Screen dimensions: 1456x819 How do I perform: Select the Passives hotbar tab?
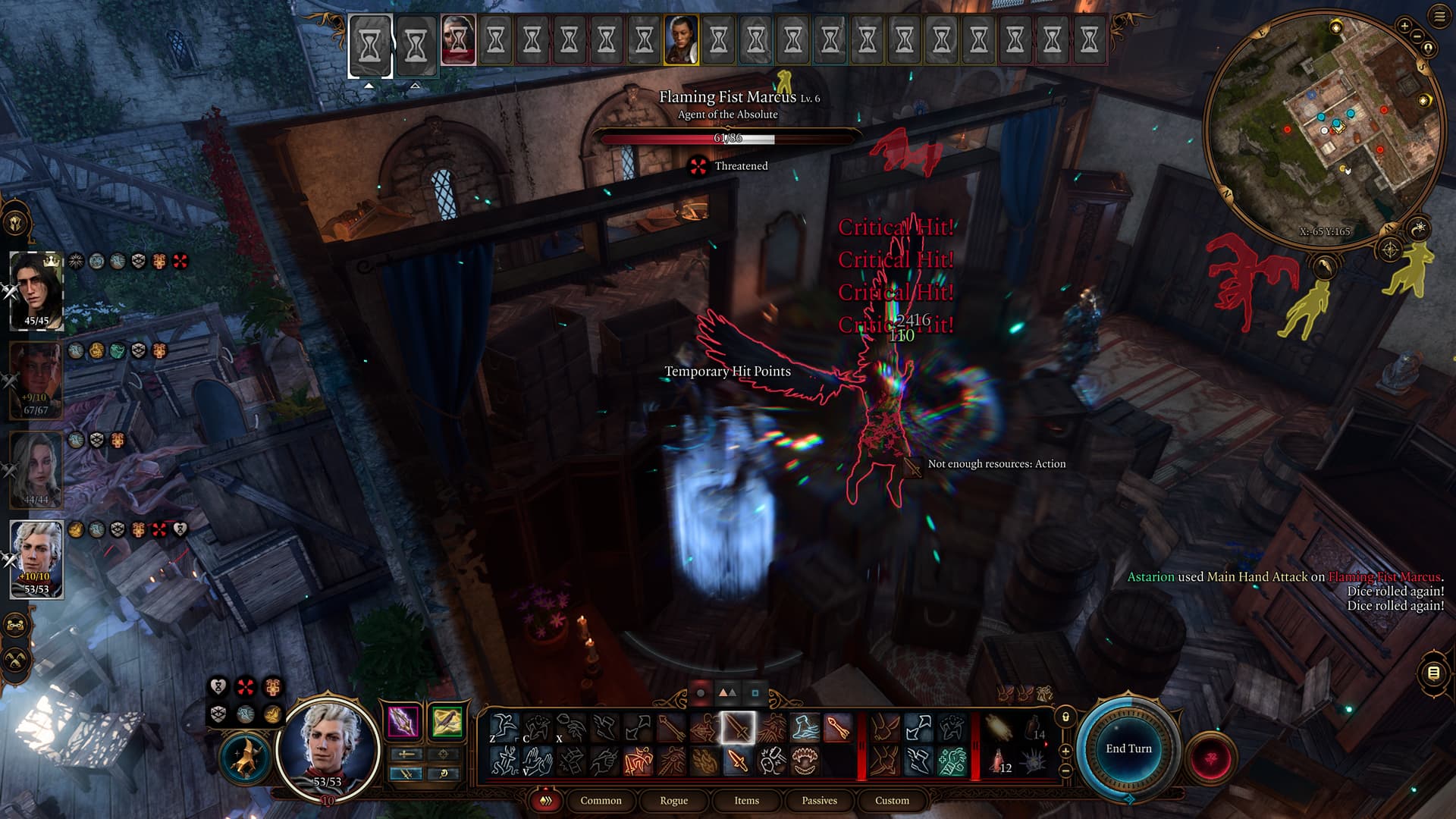coord(819,801)
